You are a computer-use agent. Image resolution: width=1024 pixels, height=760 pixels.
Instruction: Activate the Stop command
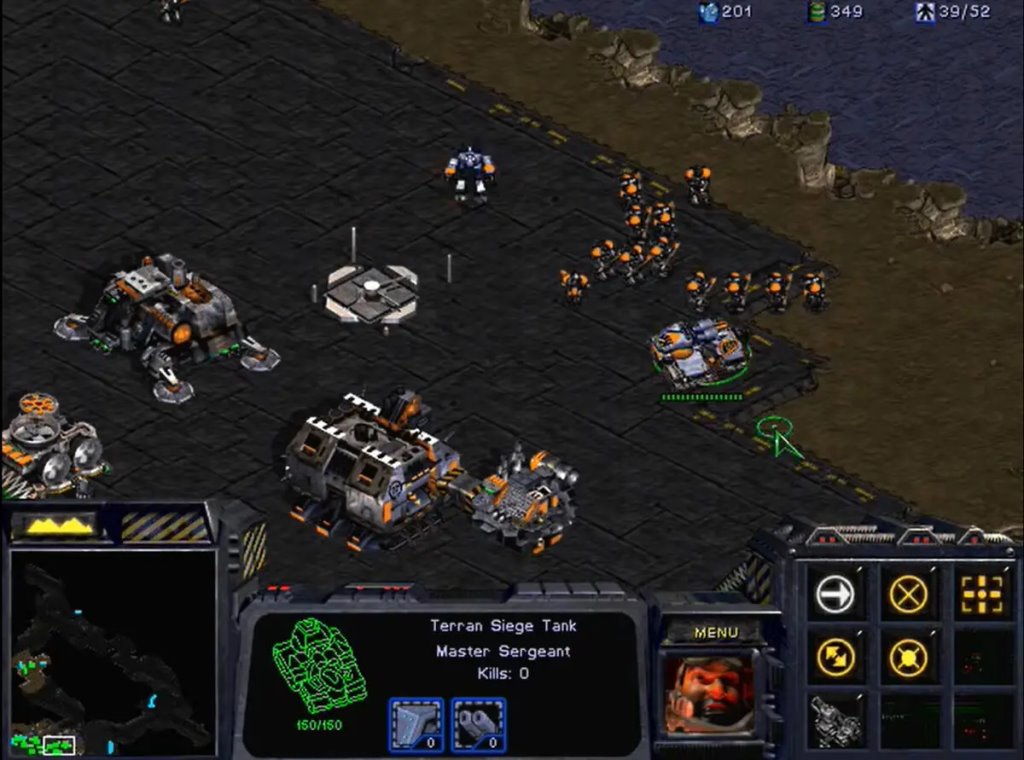tap(908, 595)
